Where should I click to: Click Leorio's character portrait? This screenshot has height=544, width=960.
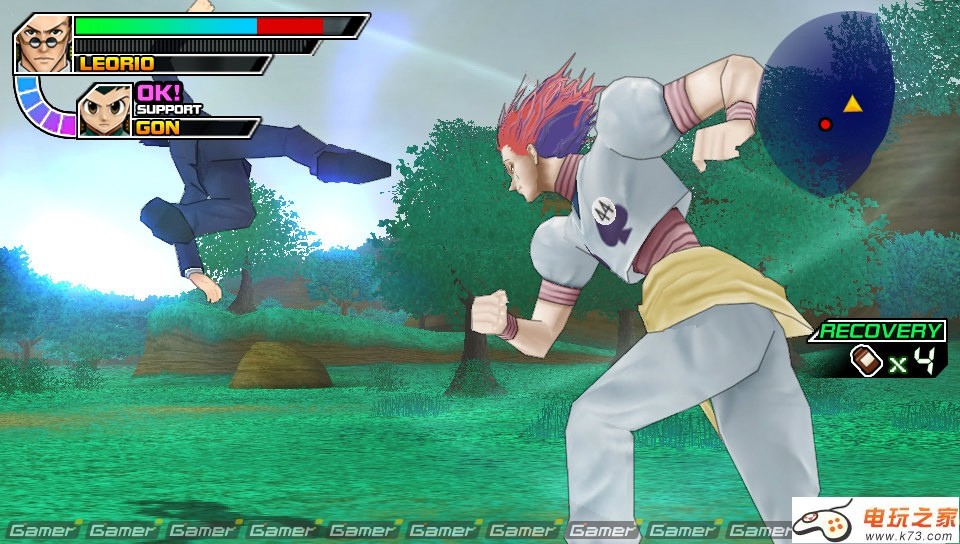click(x=44, y=43)
